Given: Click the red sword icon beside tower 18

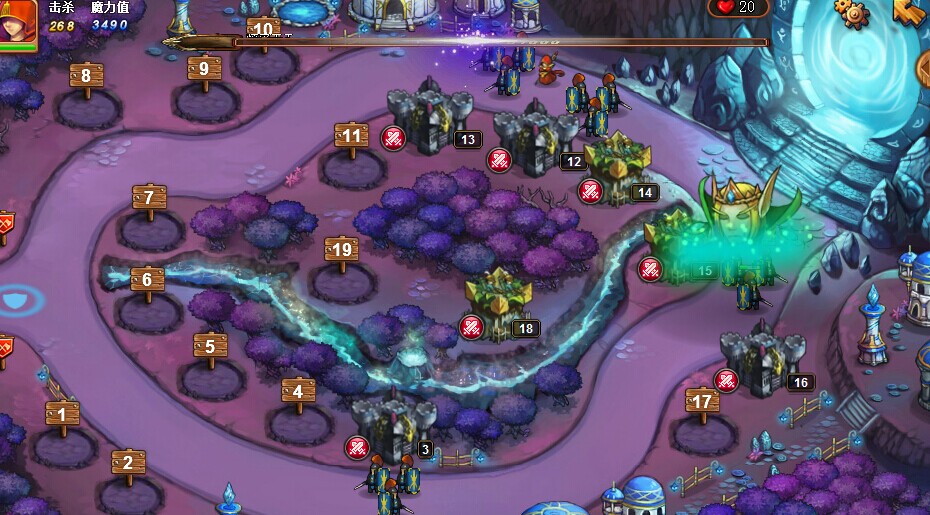Looking at the screenshot, I should point(471,326).
